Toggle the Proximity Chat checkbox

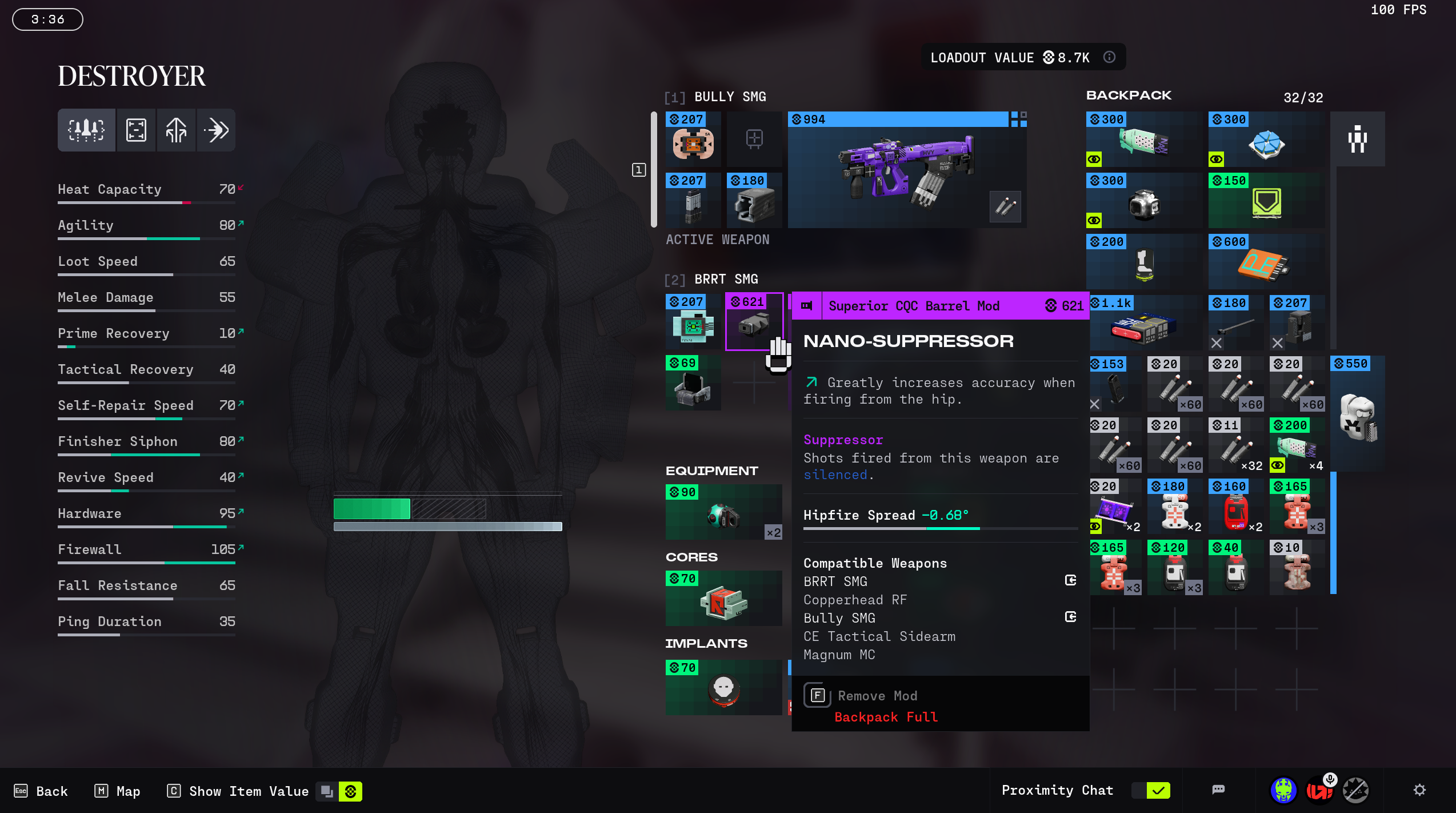tap(1158, 791)
